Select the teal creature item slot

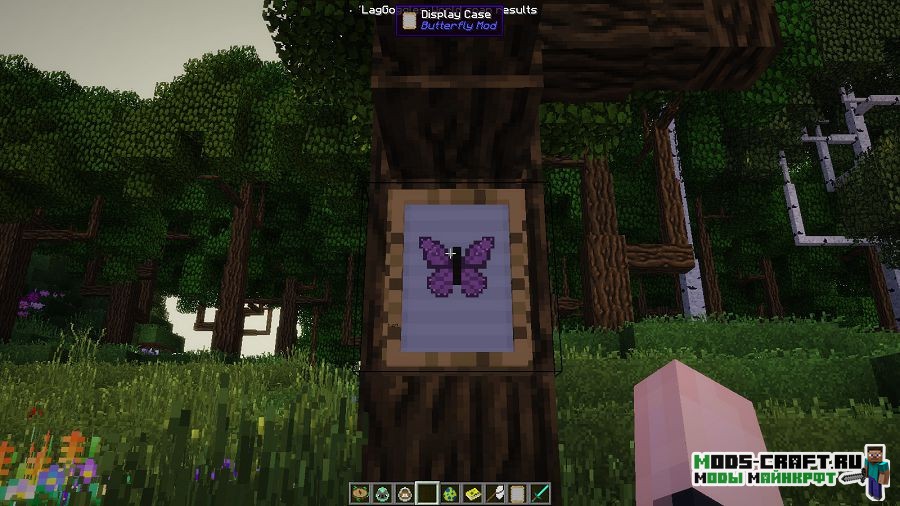383,493
